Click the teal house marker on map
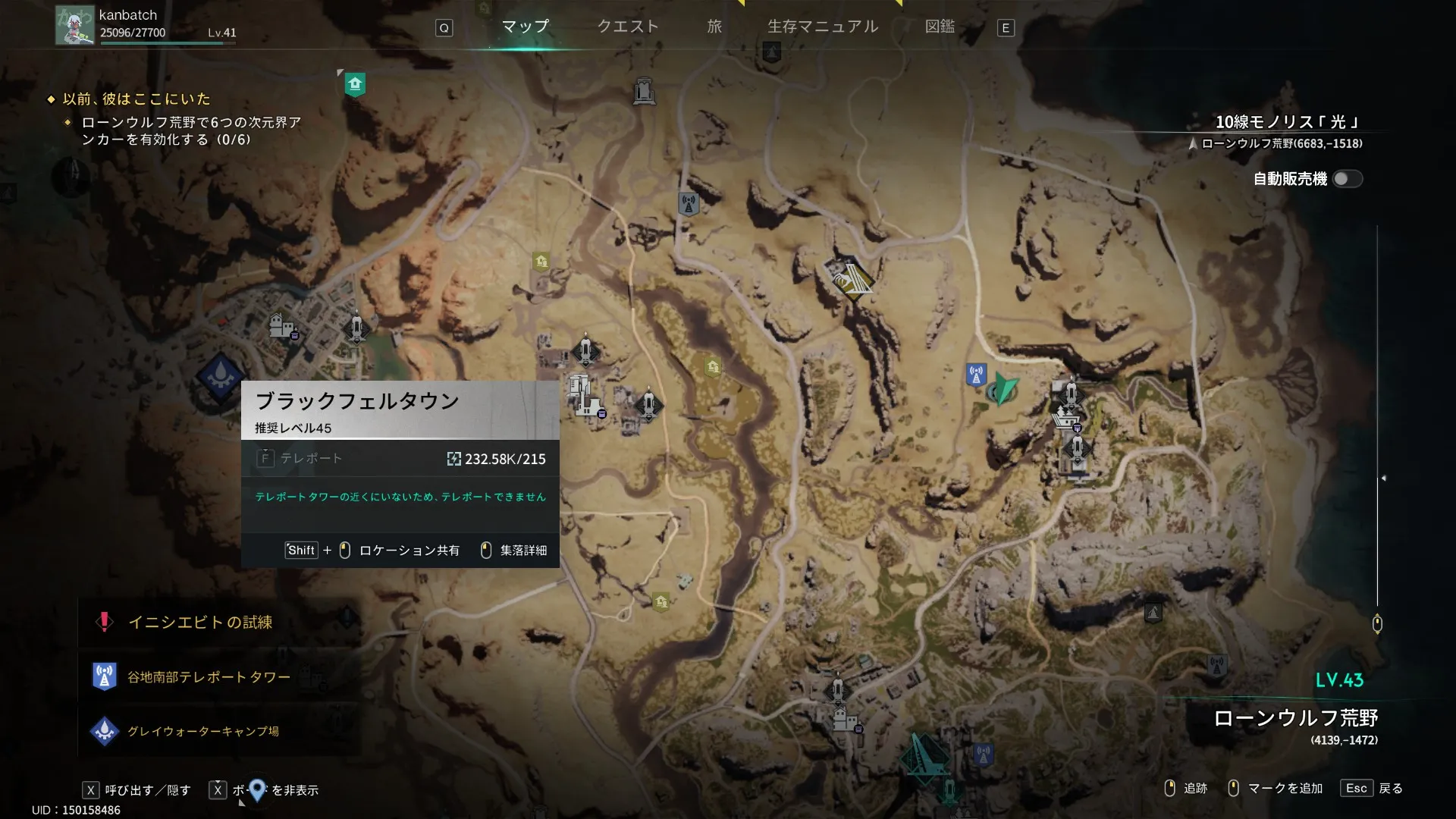1456x819 pixels. click(355, 83)
